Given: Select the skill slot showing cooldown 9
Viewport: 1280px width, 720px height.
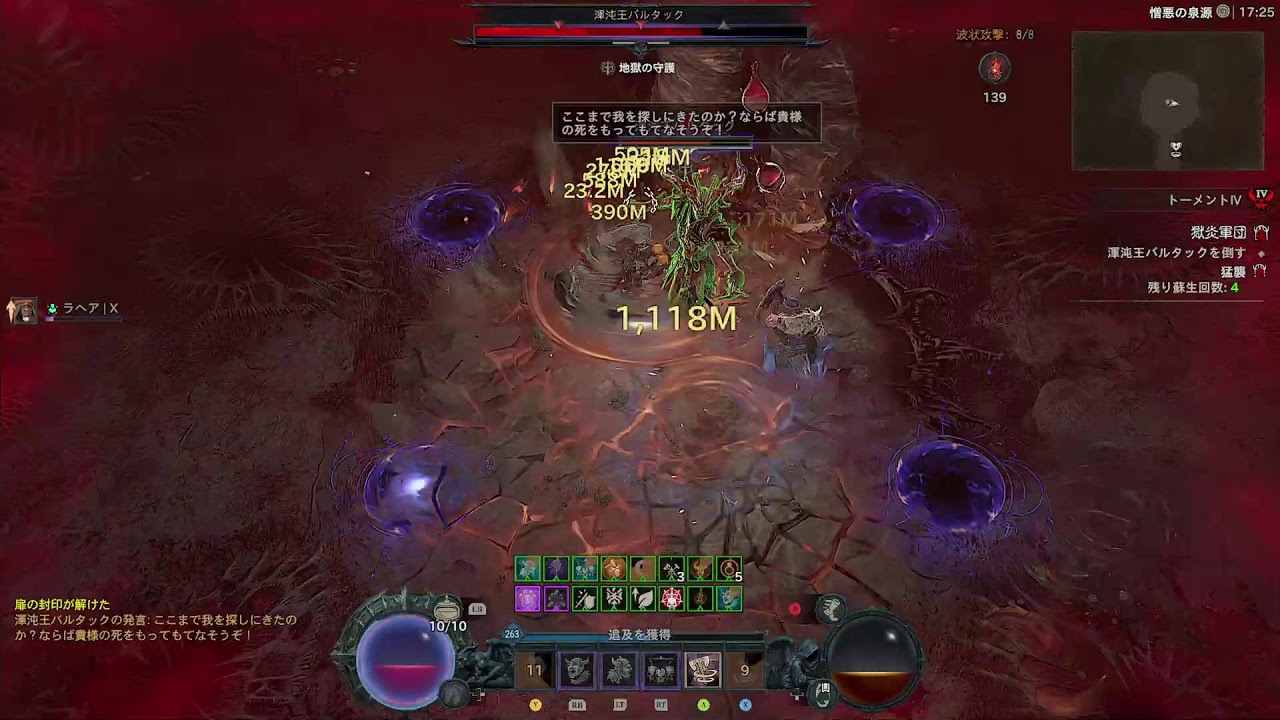Looking at the screenshot, I should (x=744, y=670).
